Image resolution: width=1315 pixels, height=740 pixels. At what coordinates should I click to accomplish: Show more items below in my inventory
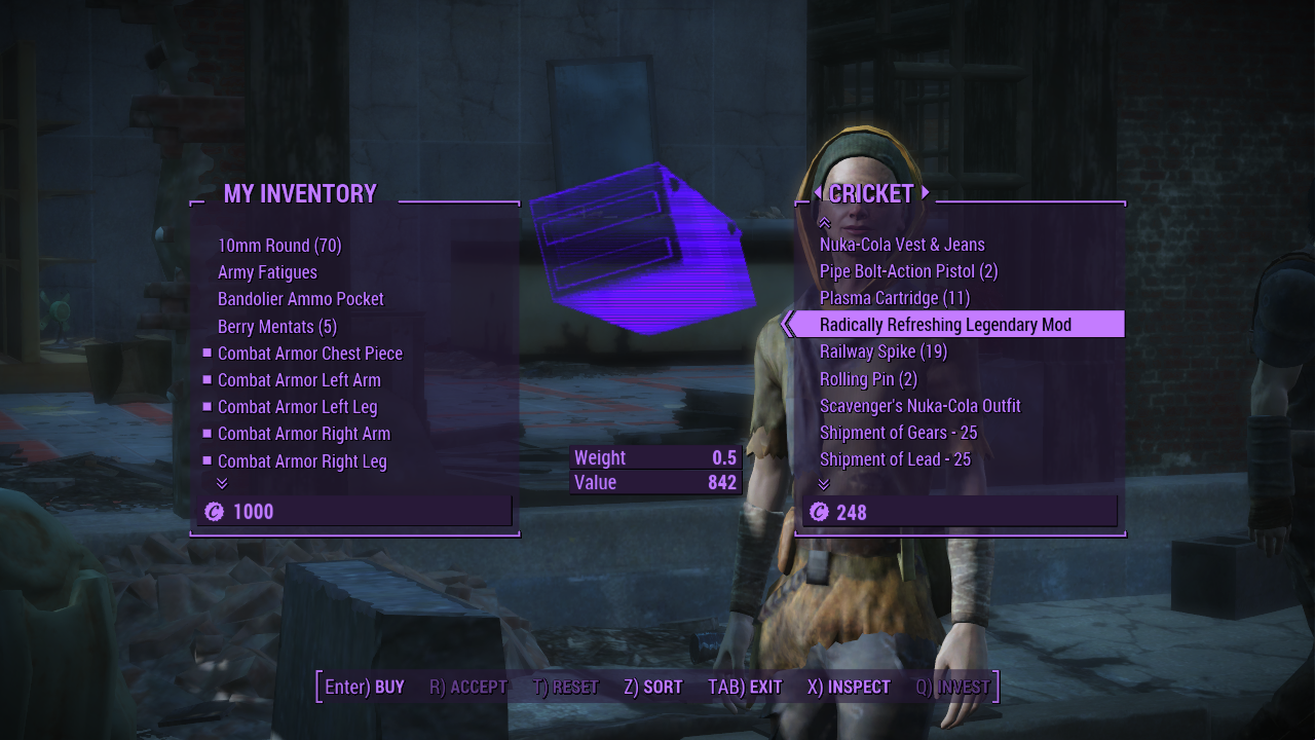(222, 484)
